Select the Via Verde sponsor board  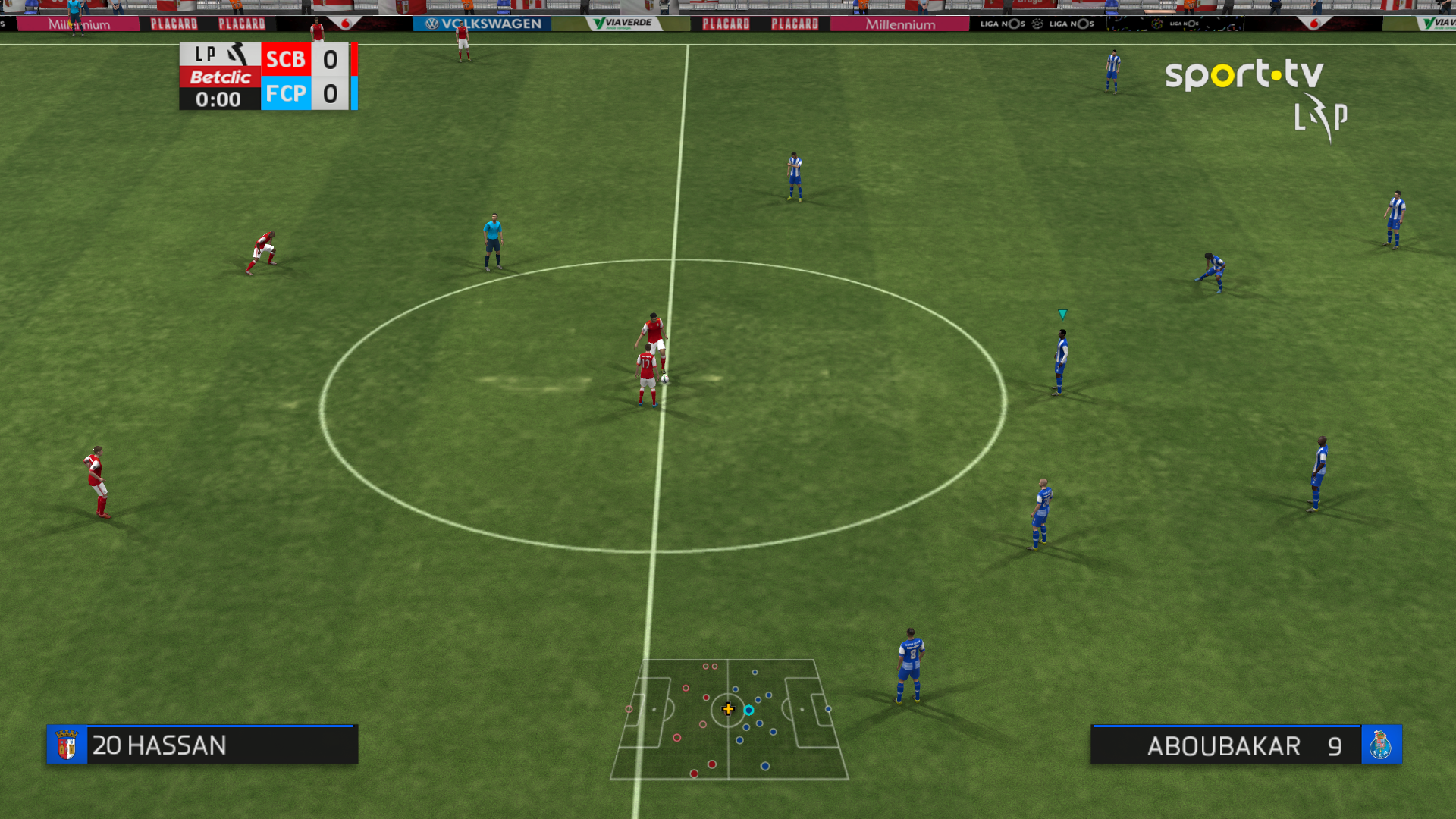(x=623, y=22)
